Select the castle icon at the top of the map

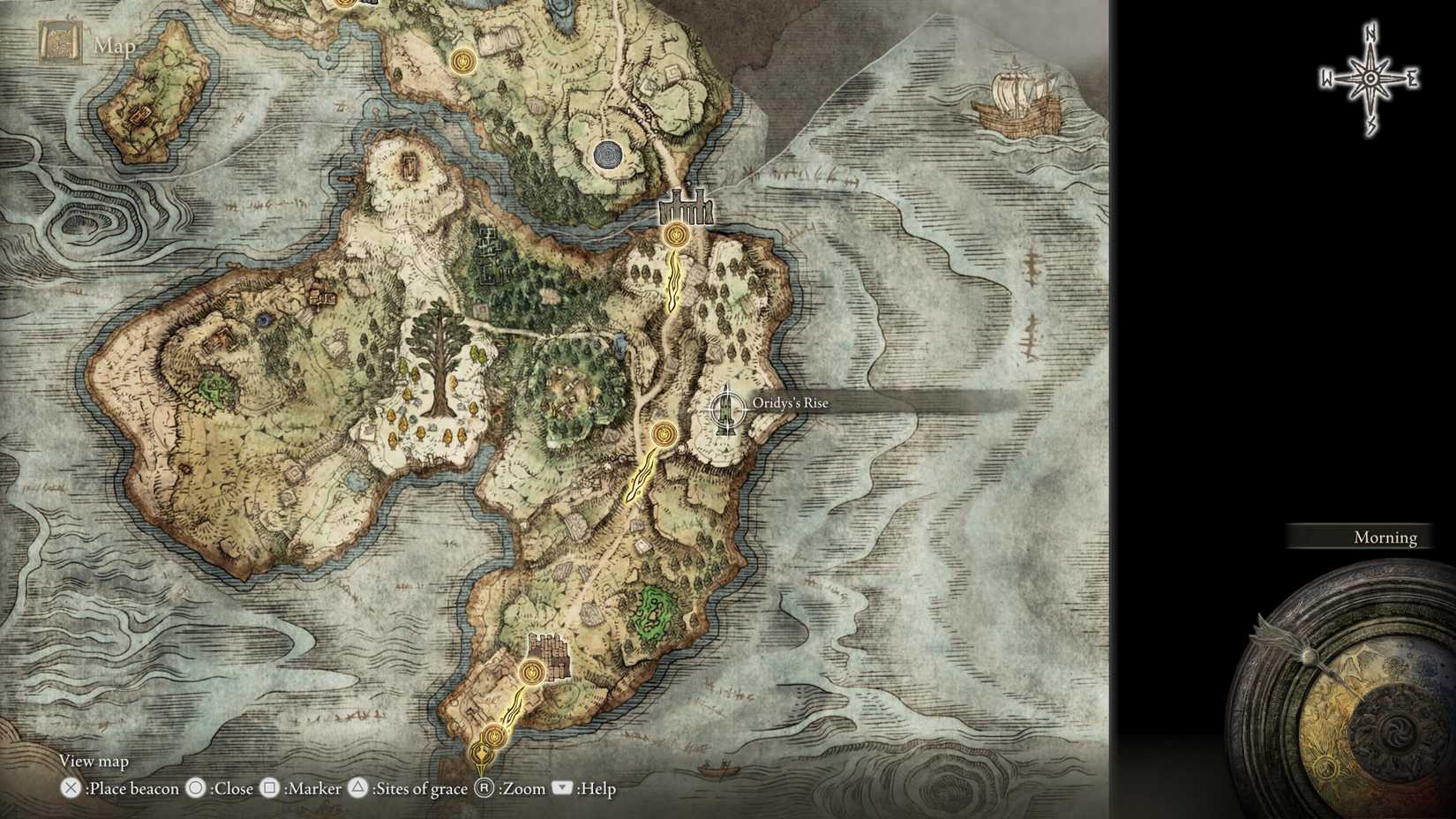point(687,207)
